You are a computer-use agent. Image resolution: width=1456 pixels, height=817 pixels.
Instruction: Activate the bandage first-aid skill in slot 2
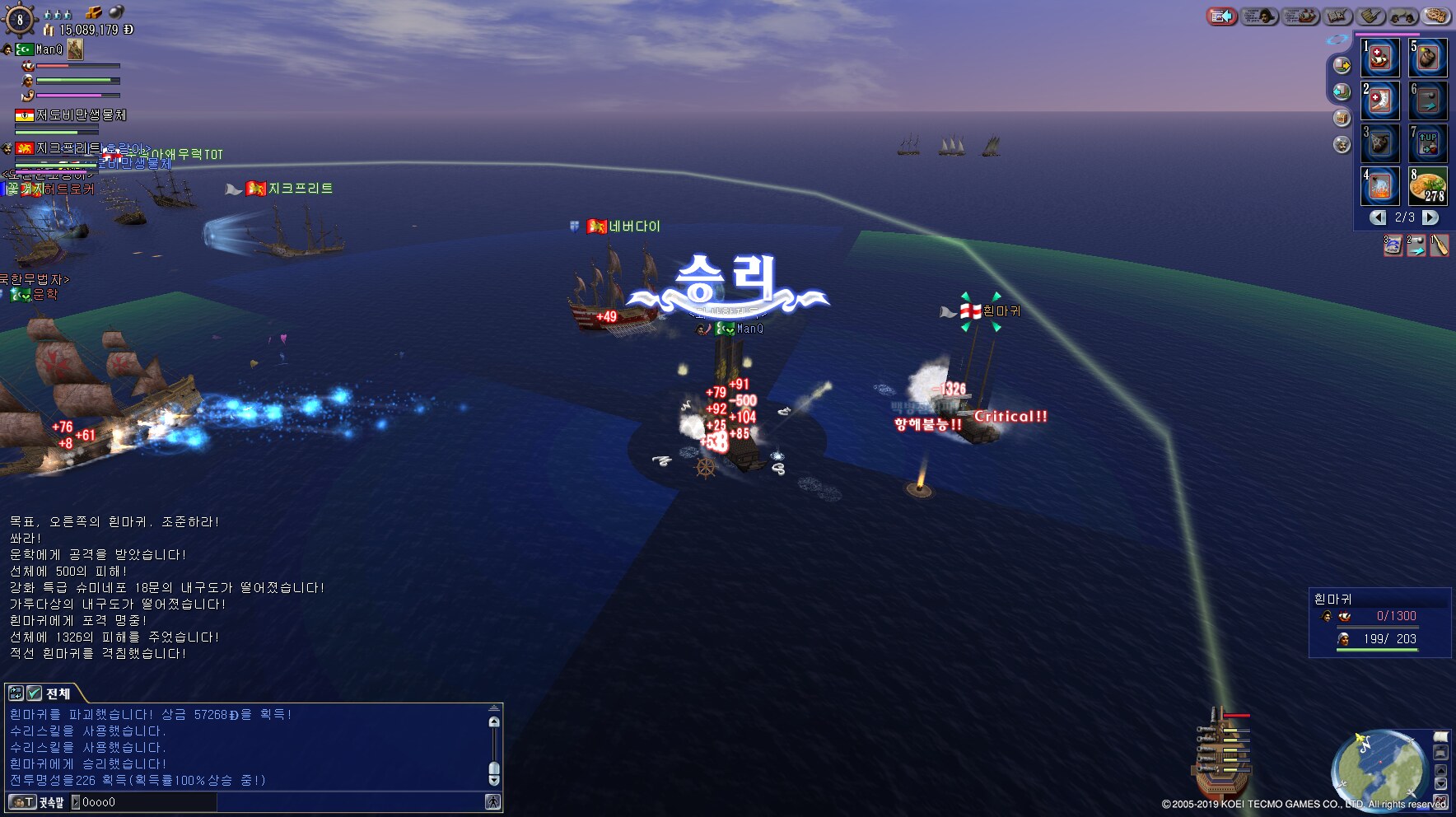point(1380,100)
